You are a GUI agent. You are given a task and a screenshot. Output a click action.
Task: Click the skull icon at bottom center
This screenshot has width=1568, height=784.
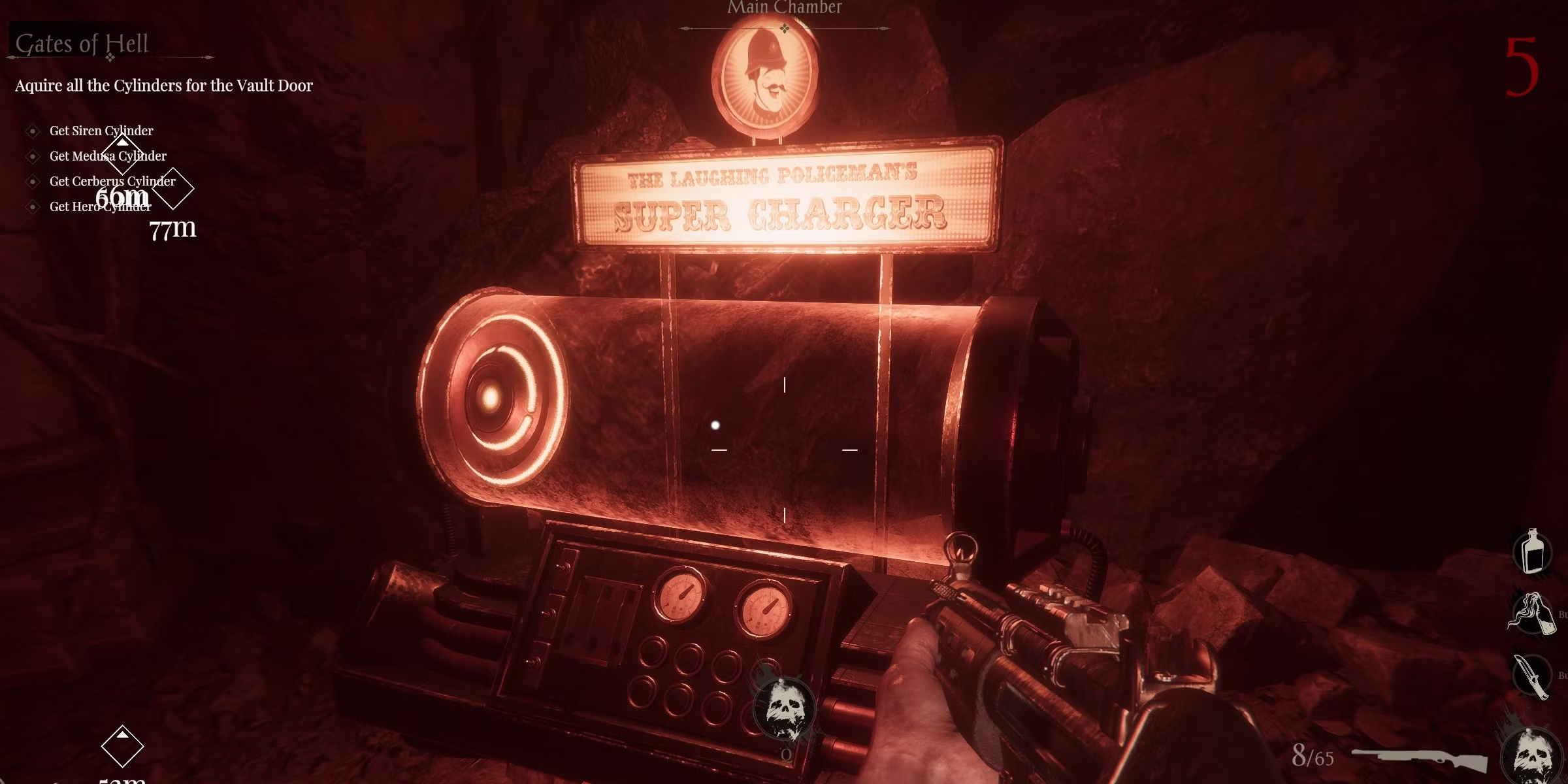784,710
